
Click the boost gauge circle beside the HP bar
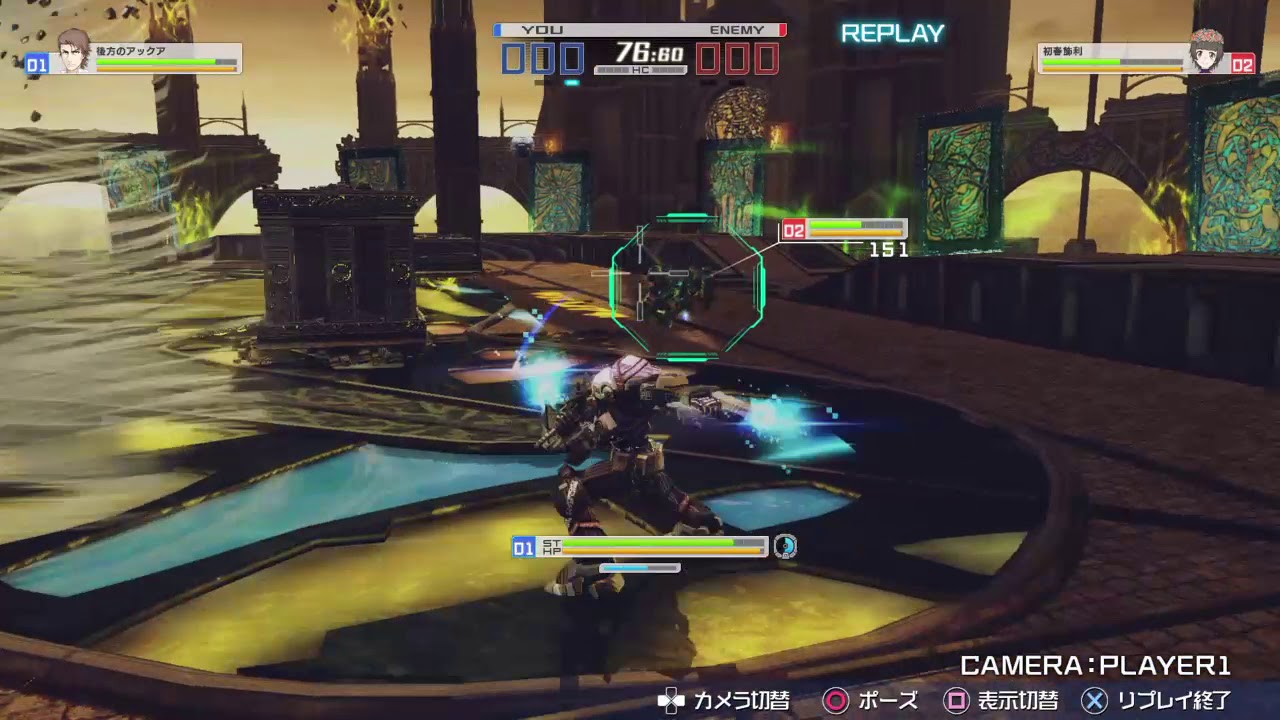tap(787, 548)
